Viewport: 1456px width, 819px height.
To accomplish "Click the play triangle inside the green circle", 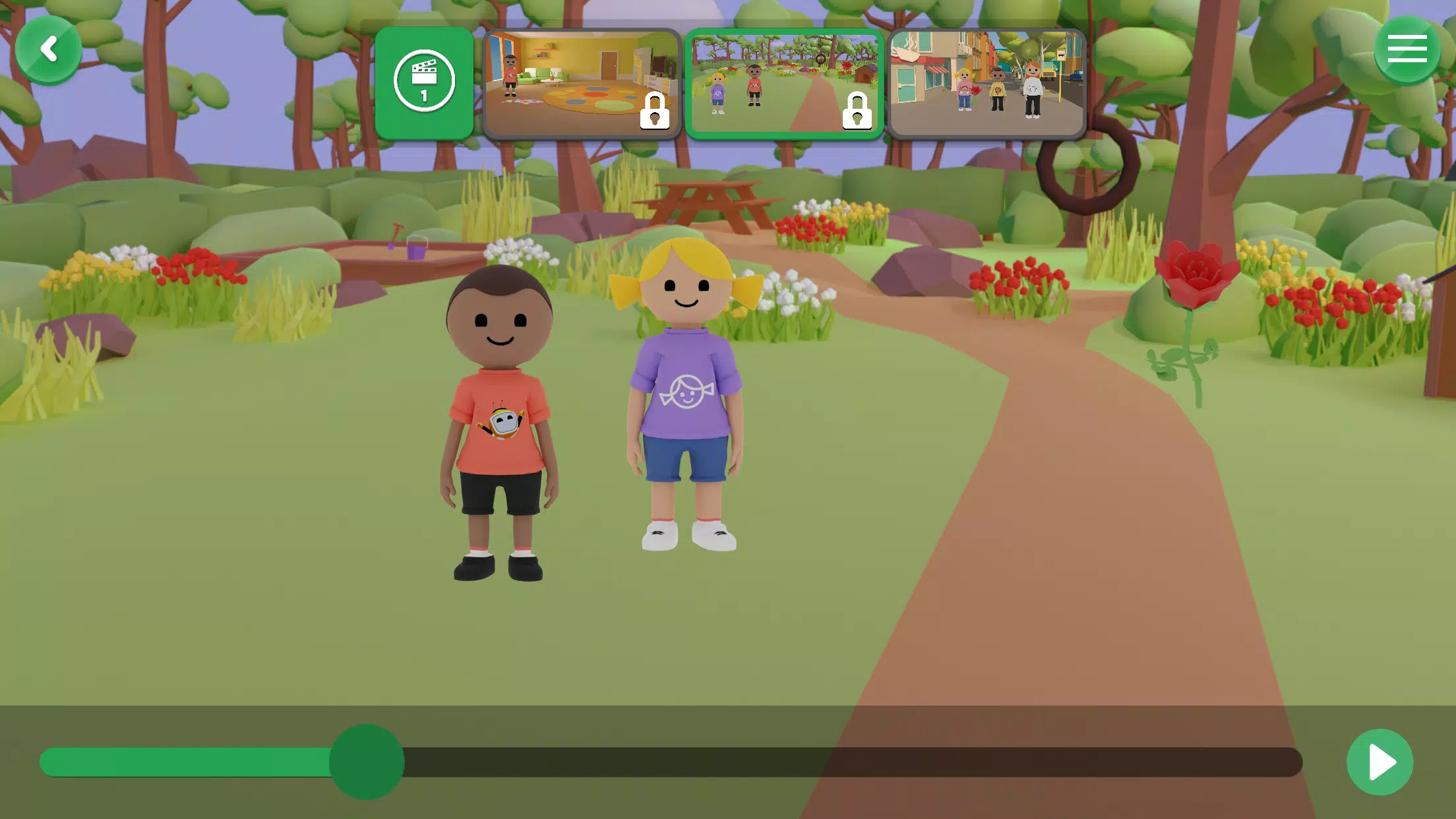I will click(1381, 762).
